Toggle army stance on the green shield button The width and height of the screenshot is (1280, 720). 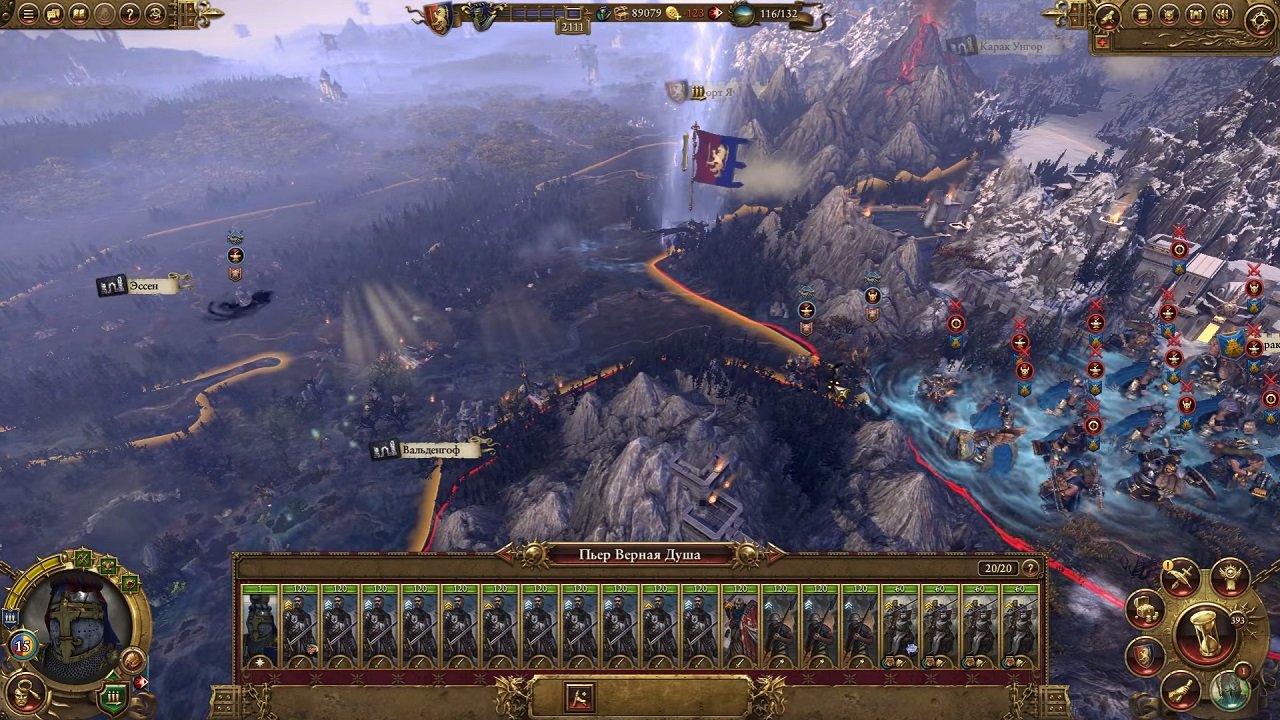point(112,697)
